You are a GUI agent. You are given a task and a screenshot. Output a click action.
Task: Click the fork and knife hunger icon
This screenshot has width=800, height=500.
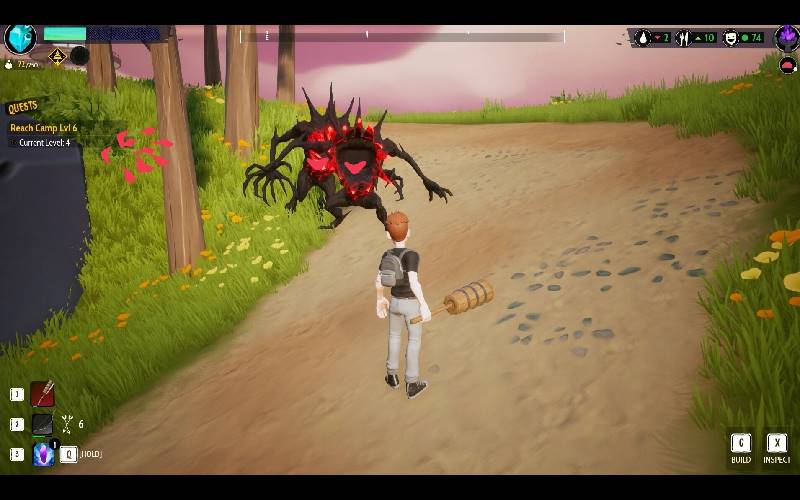[684, 38]
